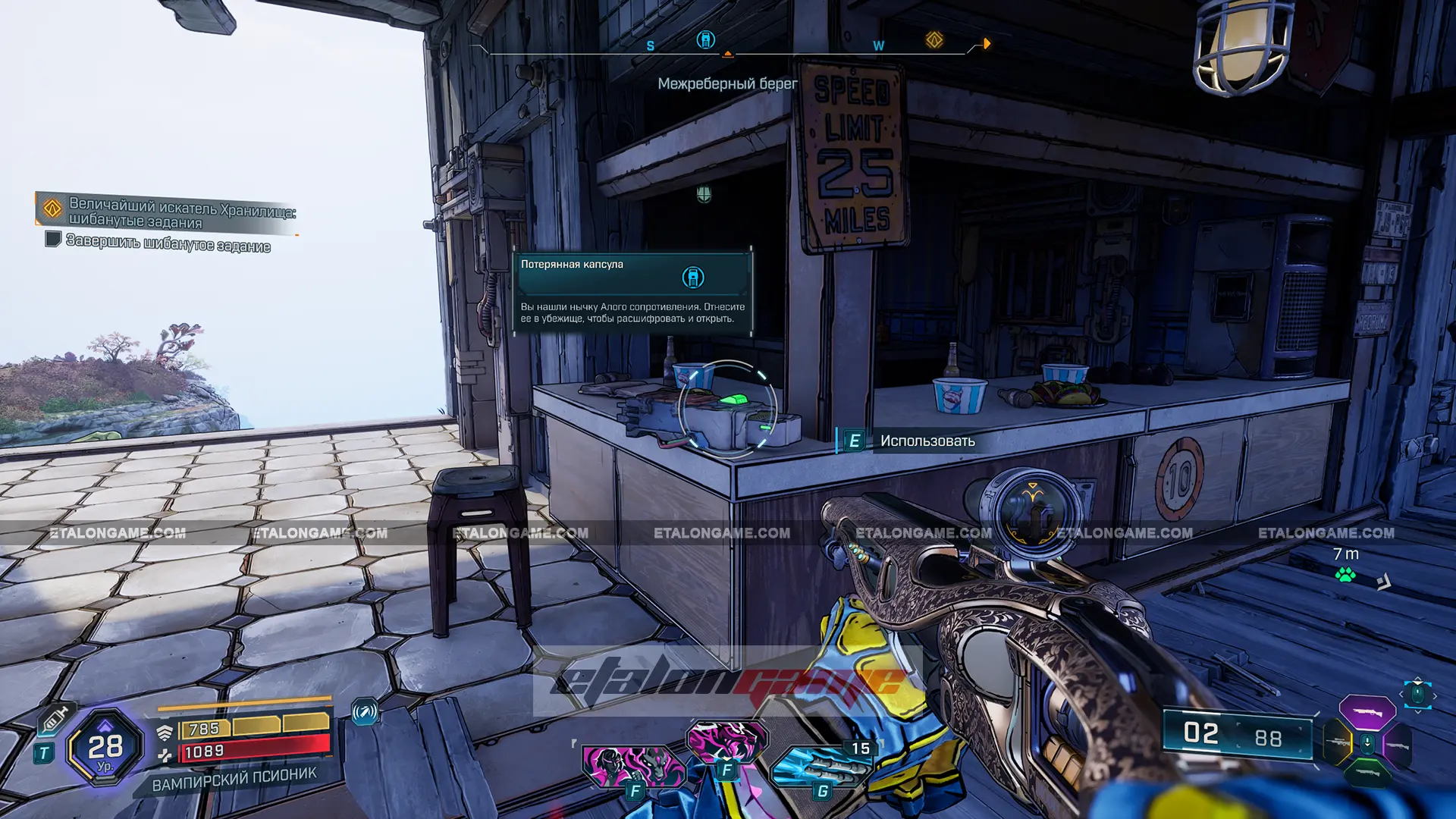This screenshot has height=819, width=1456.
Task: Click the orange quest diamond on the compass
Action: 934,40
